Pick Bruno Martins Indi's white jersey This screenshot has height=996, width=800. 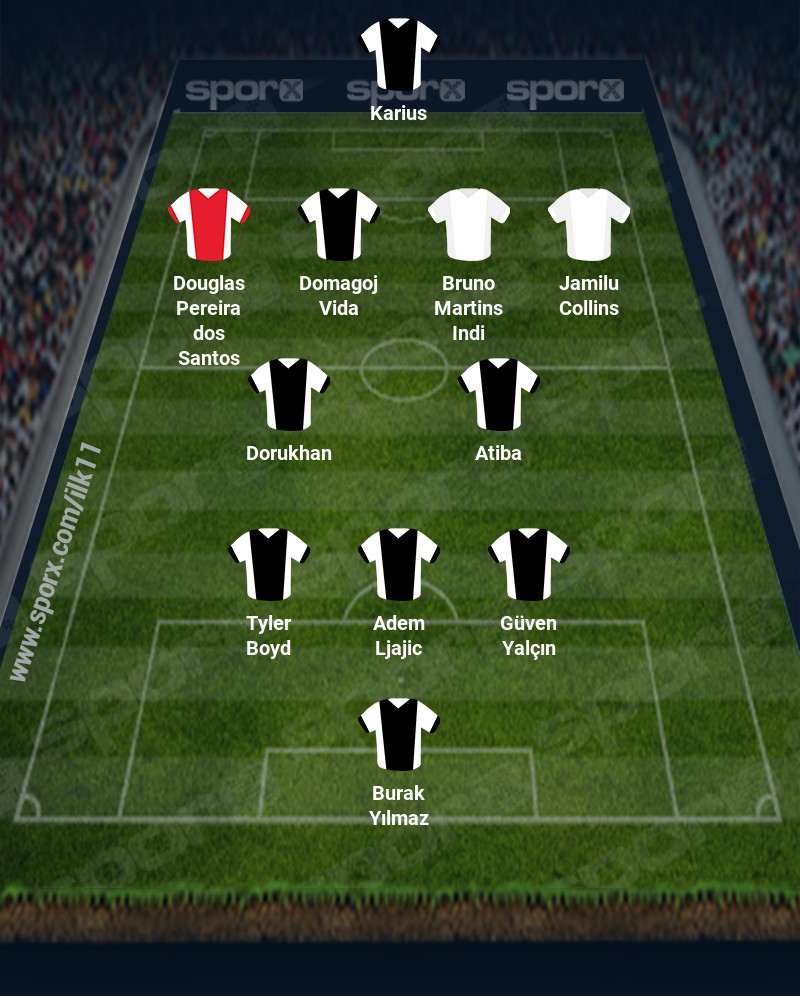(x=469, y=224)
